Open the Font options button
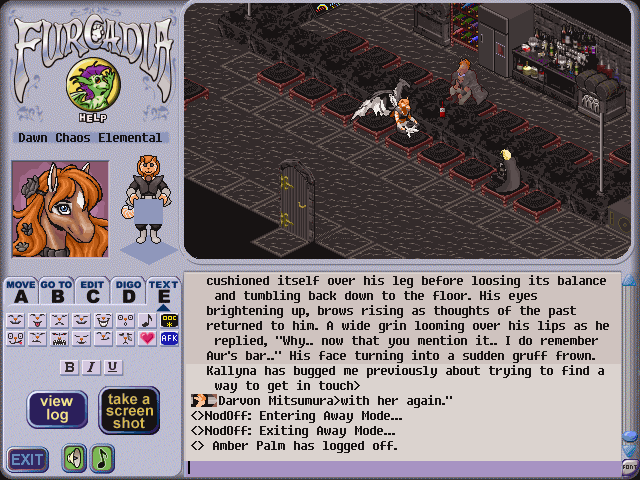The image size is (640, 480). [630, 467]
